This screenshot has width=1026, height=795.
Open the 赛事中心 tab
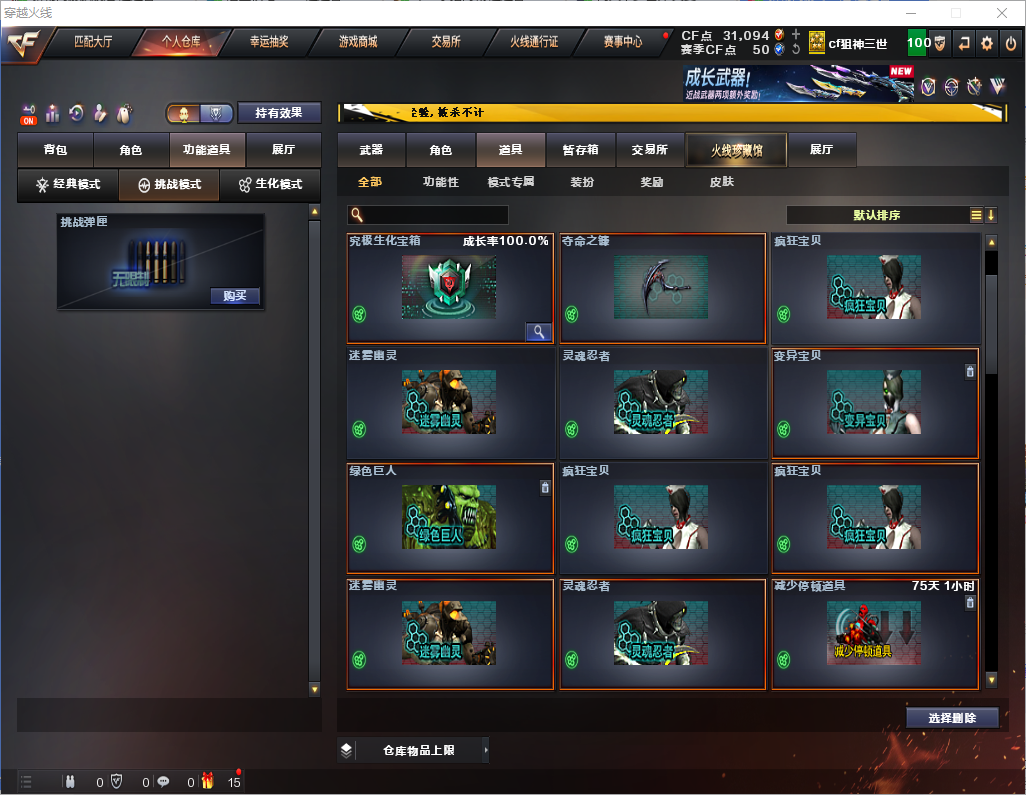point(623,42)
